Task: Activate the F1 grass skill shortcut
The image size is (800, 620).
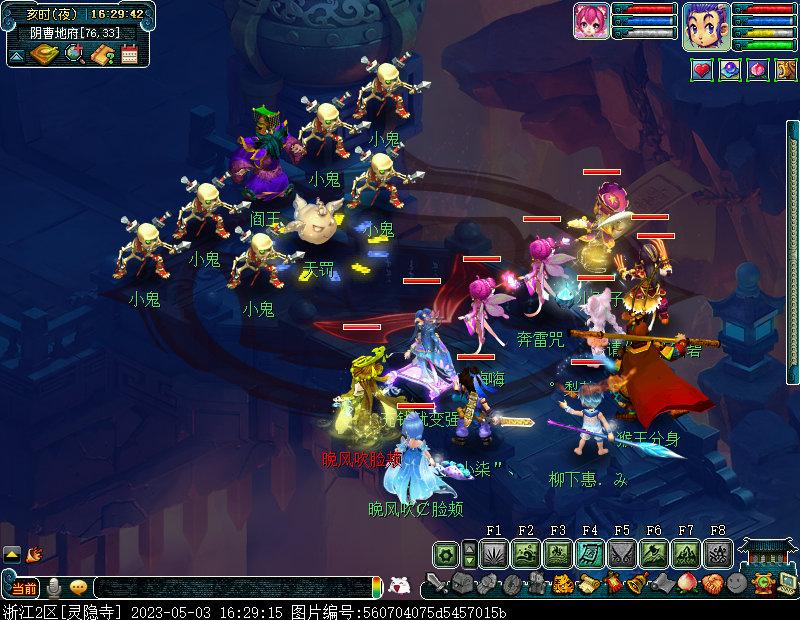Action: pyautogui.click(x=494, y=553)
